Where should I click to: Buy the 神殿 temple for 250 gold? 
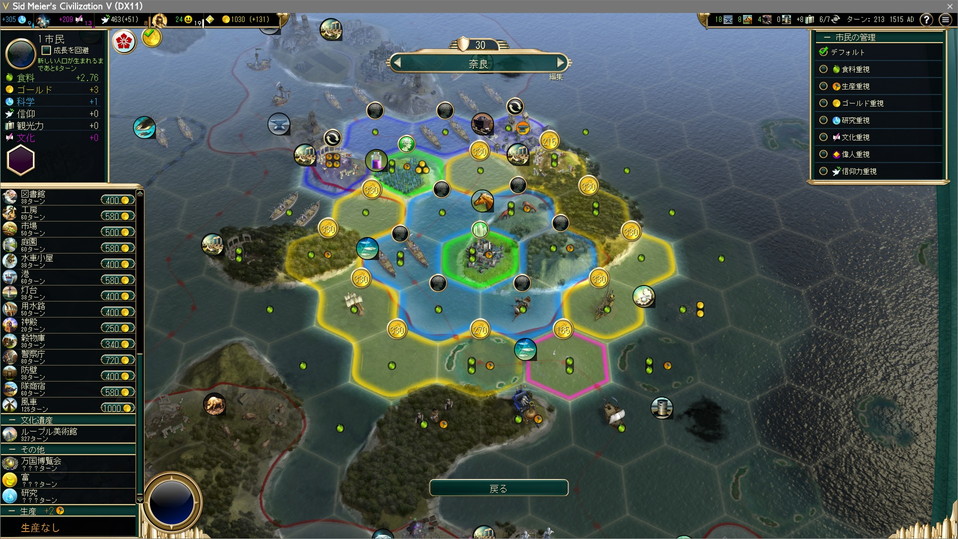[117, 328]
